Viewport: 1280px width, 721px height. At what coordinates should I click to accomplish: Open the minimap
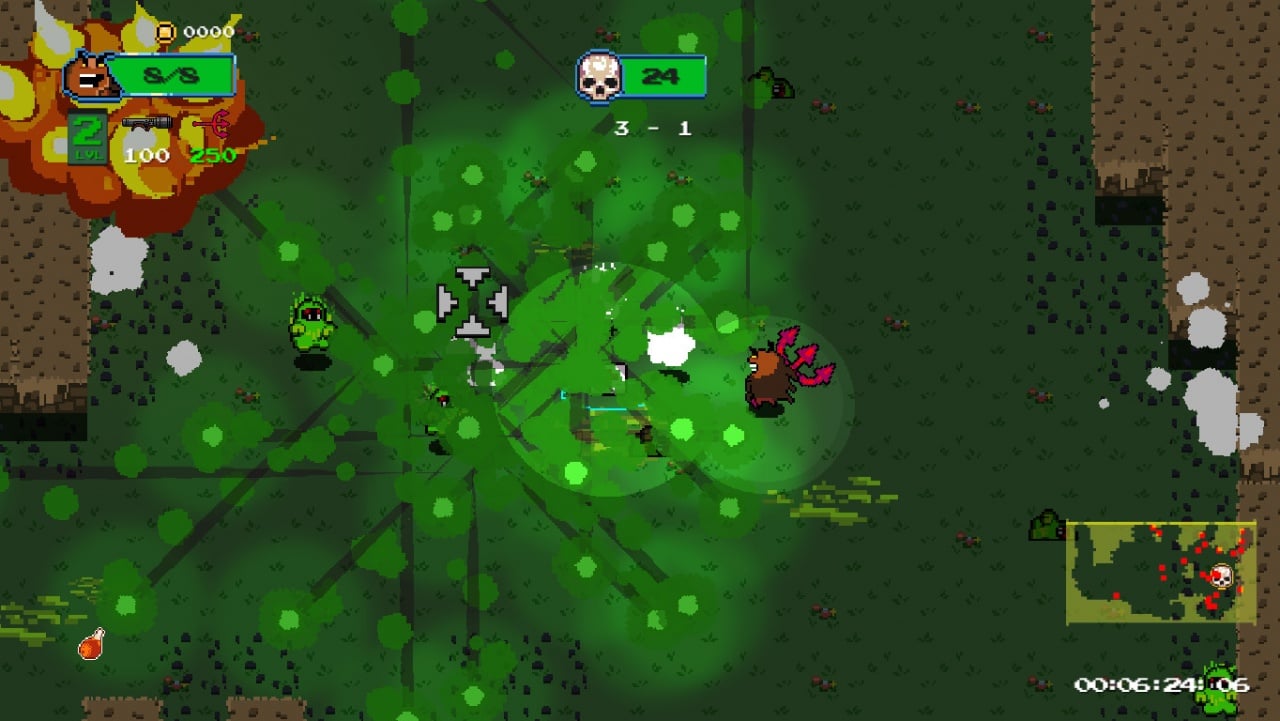click(1160, 572)
